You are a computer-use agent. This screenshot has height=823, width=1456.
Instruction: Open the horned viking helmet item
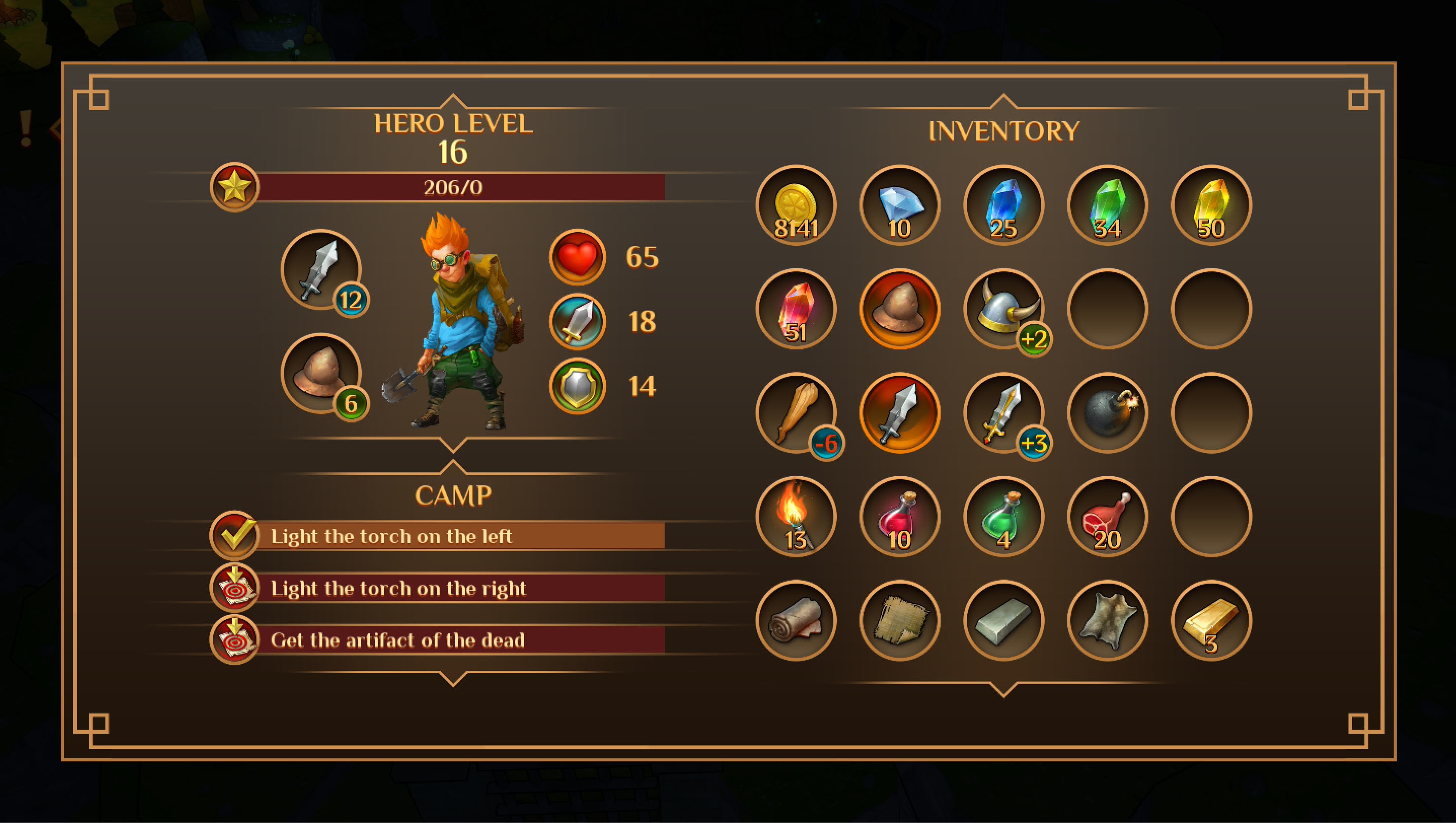coord(1004,309)
